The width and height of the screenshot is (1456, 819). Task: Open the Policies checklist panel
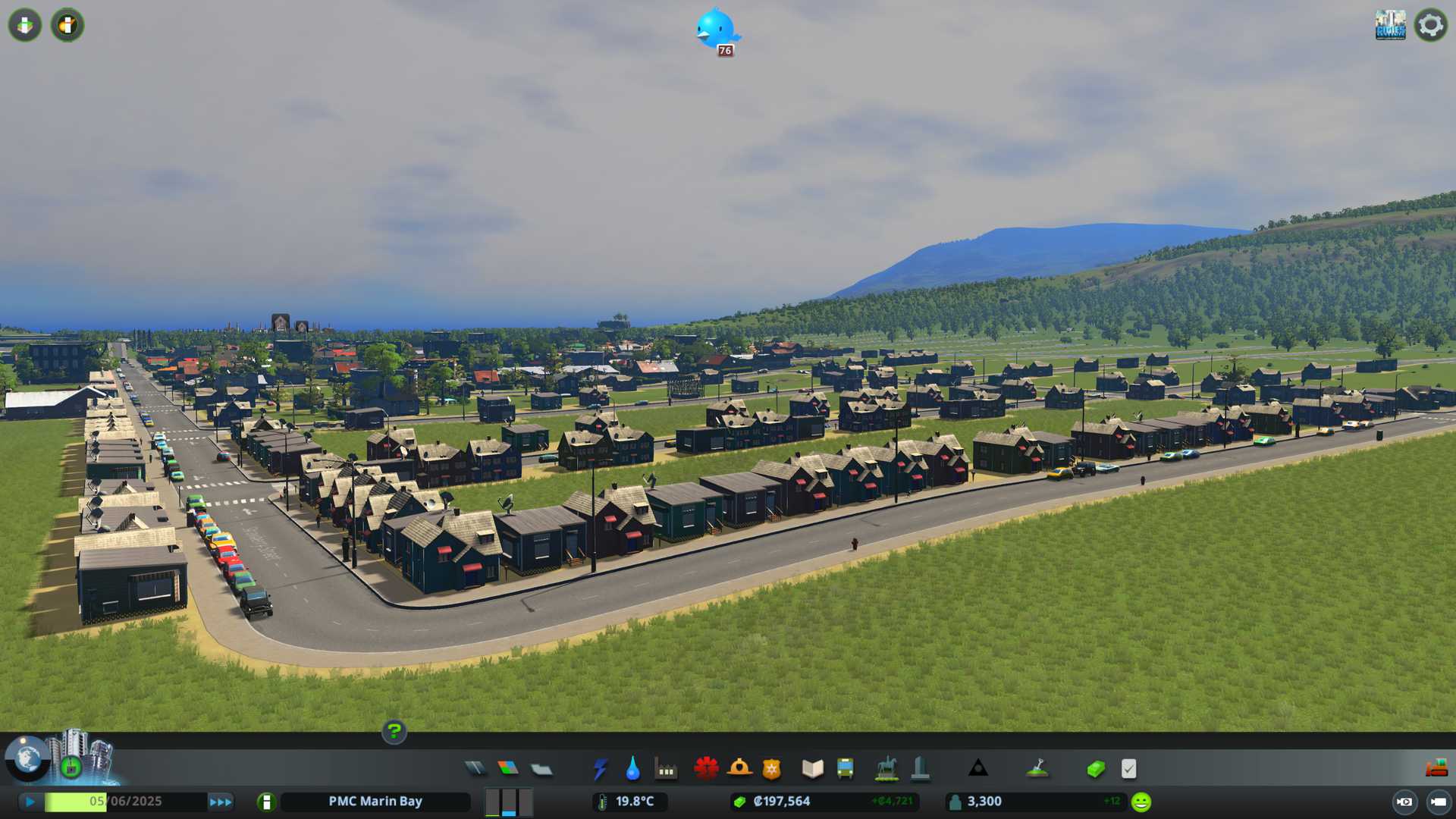1128,769
